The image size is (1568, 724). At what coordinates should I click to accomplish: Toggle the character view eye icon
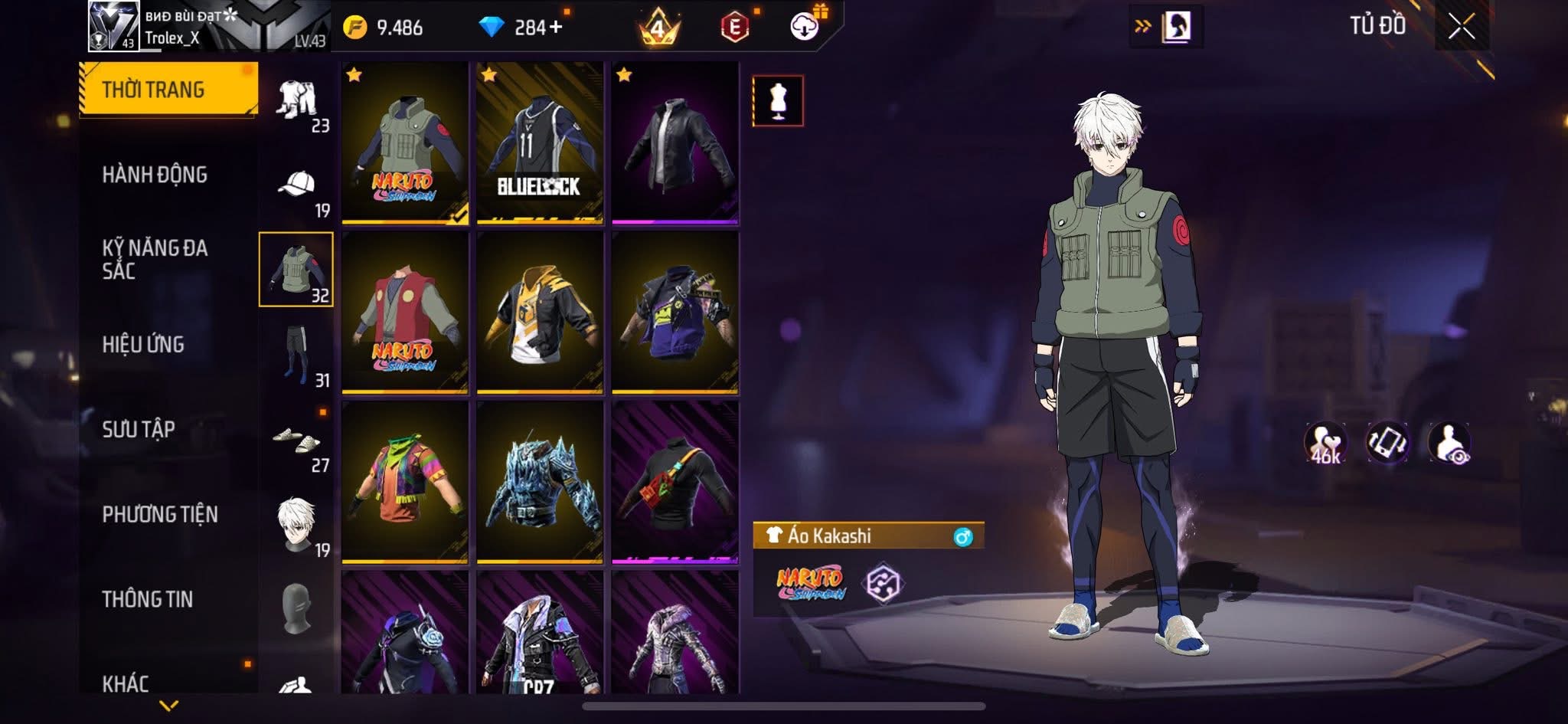point(1449,443)
